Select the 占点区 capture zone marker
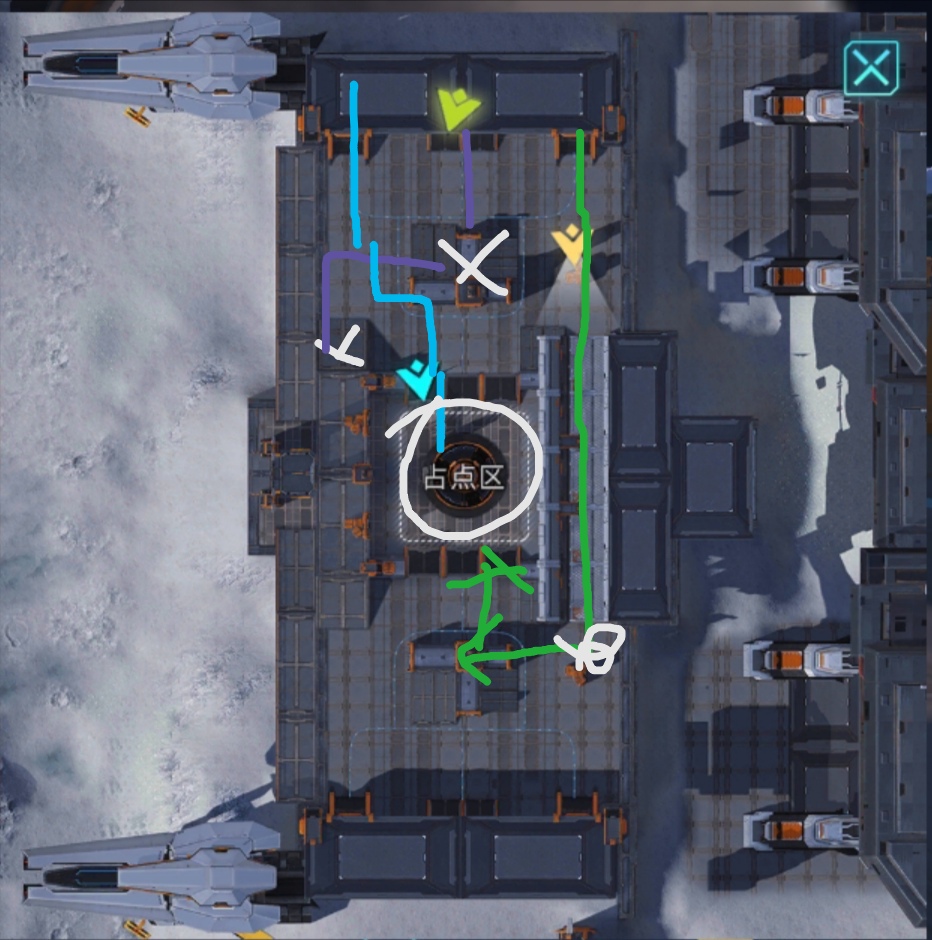Viewport: 932px width, 940px height. point(464,477)
